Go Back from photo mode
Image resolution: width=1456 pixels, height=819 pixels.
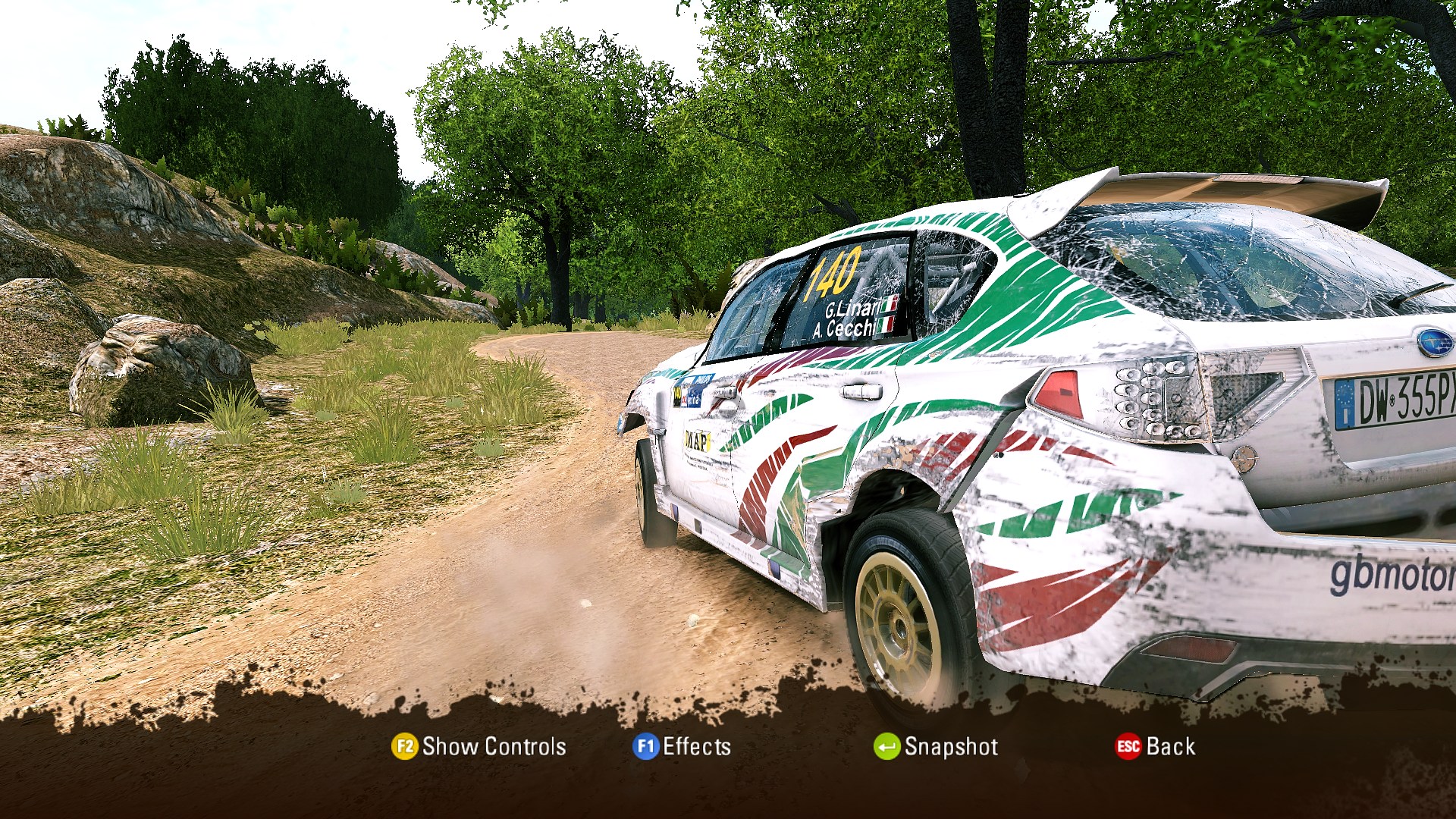(x=1156, y=747)
